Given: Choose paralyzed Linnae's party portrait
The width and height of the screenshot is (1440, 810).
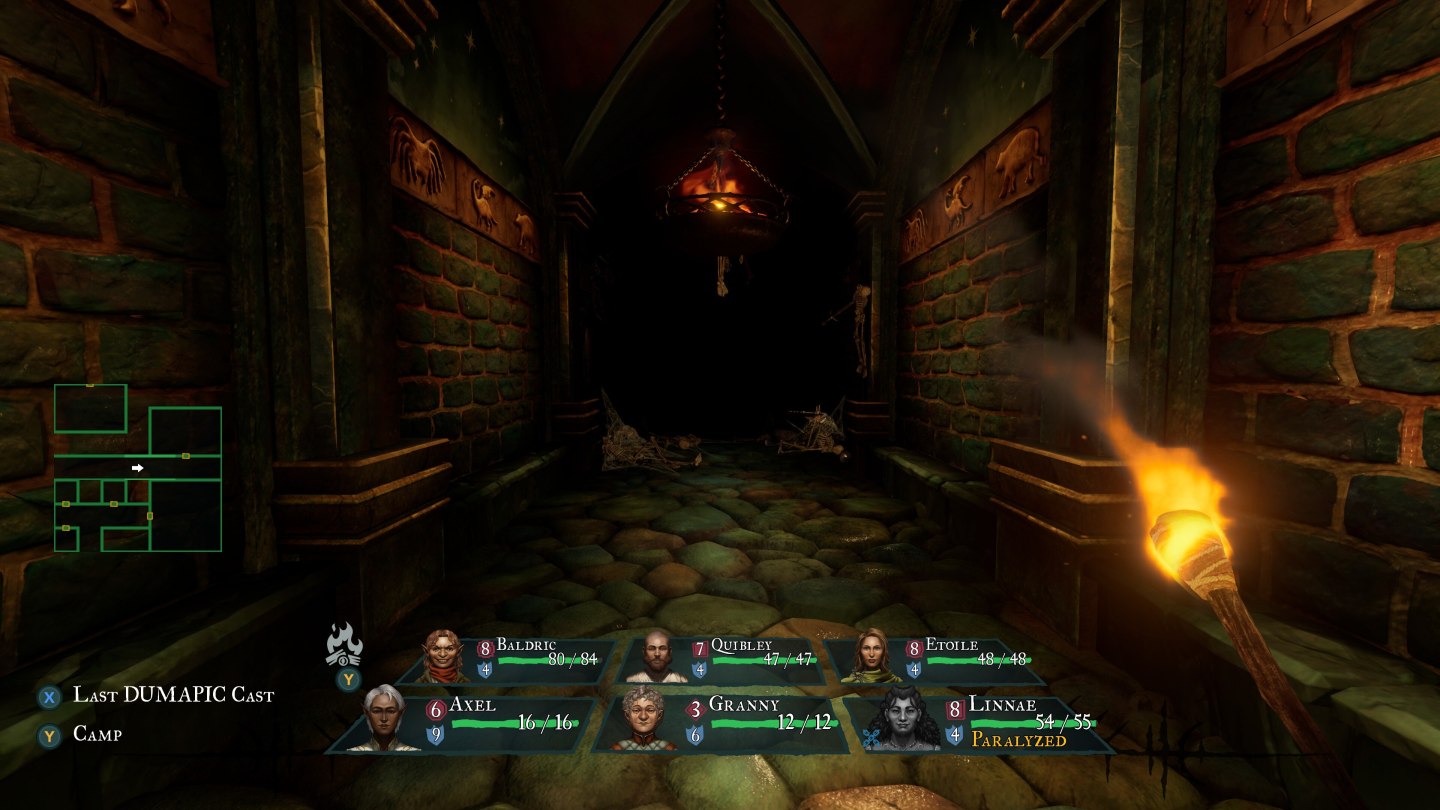Looking at the screenshot, I should (902, 718).
